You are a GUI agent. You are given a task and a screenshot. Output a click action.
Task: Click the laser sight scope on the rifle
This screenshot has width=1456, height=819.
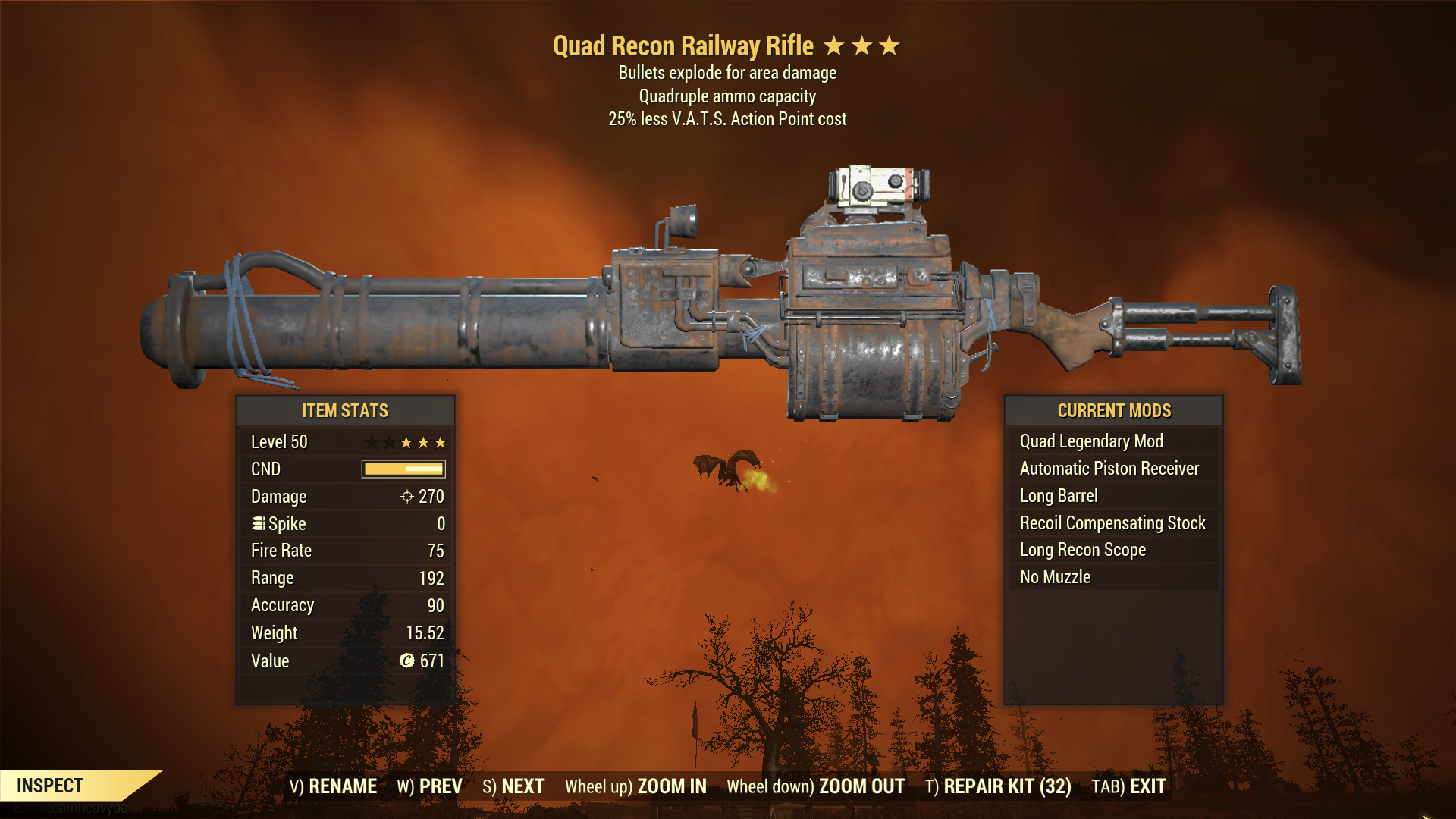[880, 186]
